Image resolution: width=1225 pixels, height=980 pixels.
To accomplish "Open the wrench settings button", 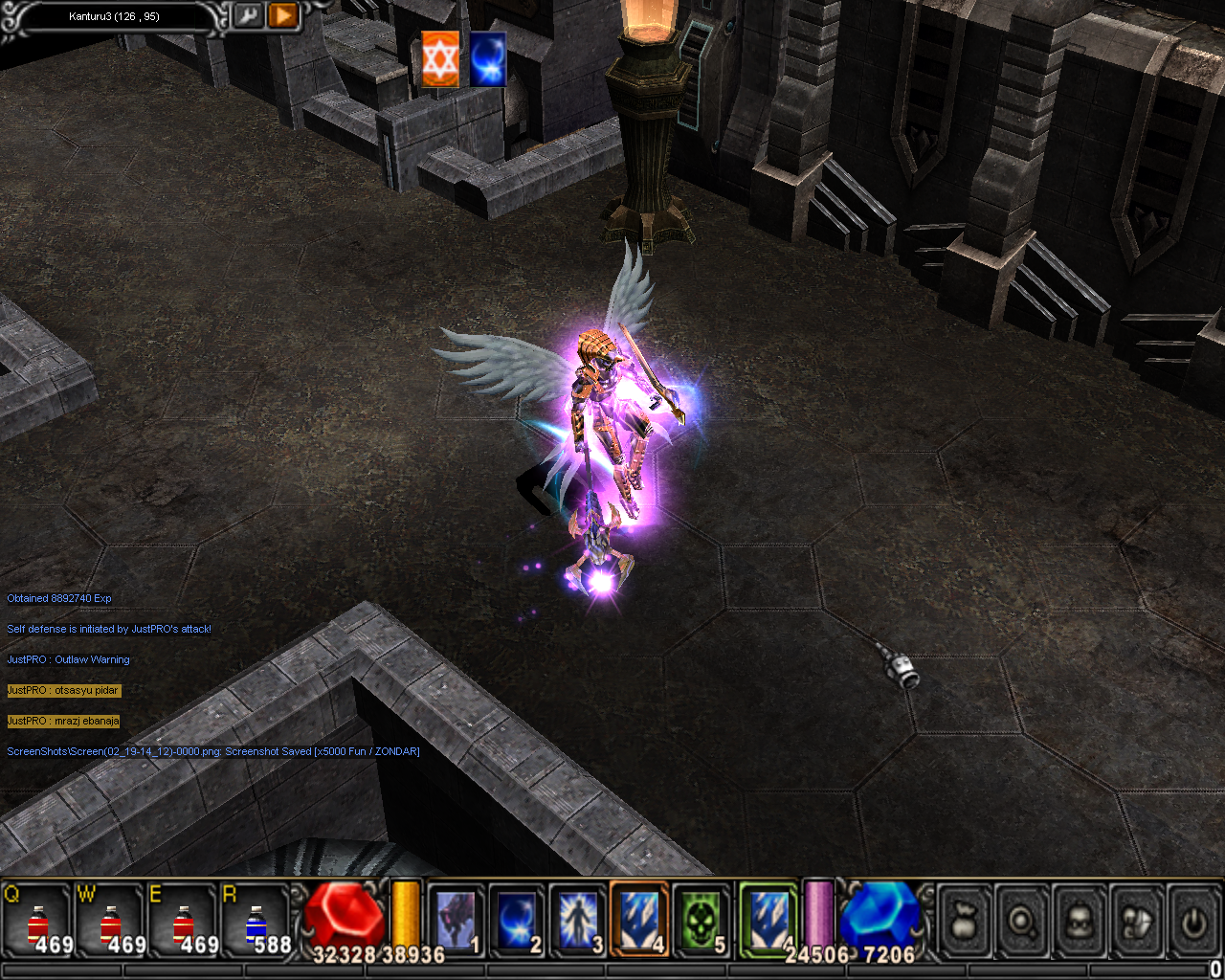I will 248,15.
